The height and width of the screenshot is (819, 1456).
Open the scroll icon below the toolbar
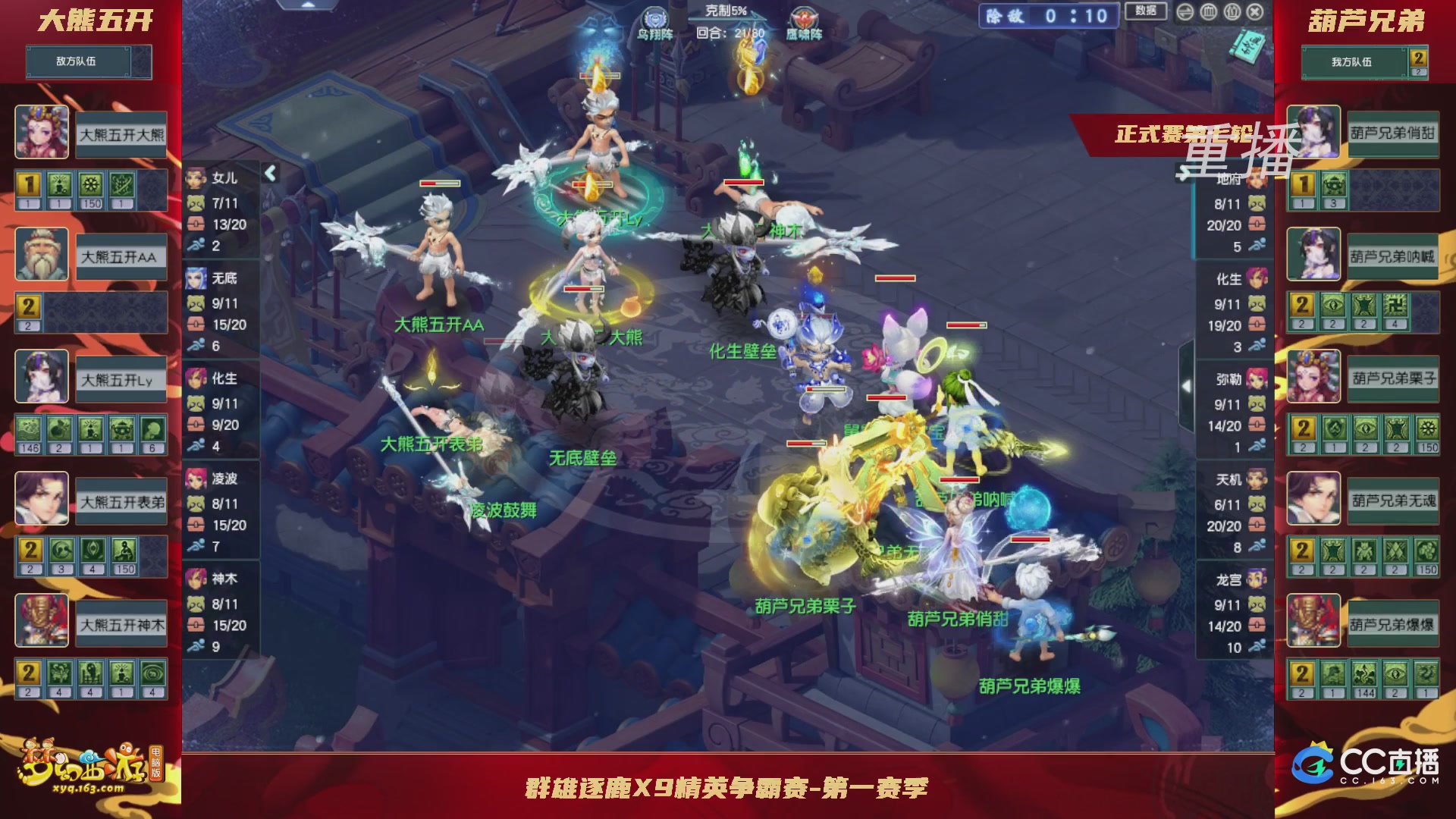click(1247, 47)
